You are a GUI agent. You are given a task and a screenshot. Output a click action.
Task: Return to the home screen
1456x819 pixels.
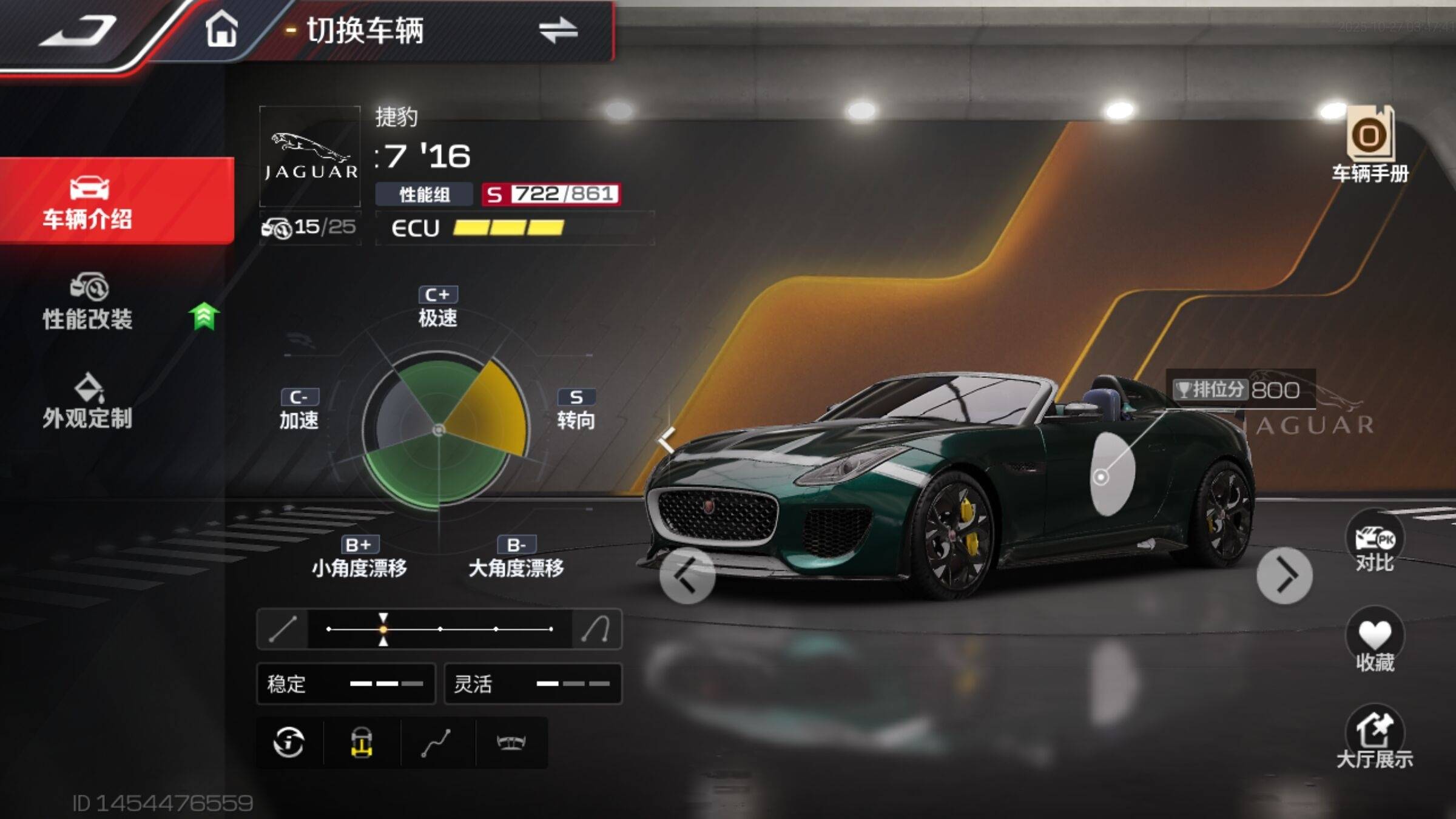point(221,29)
